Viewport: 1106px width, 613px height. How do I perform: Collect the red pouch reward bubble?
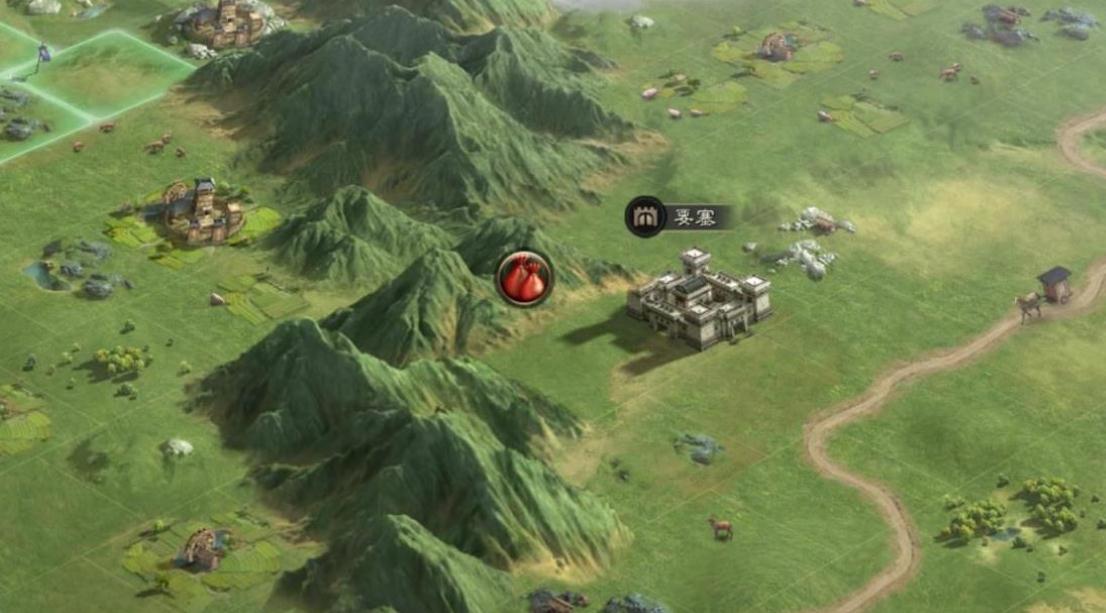tap(524, 278)
